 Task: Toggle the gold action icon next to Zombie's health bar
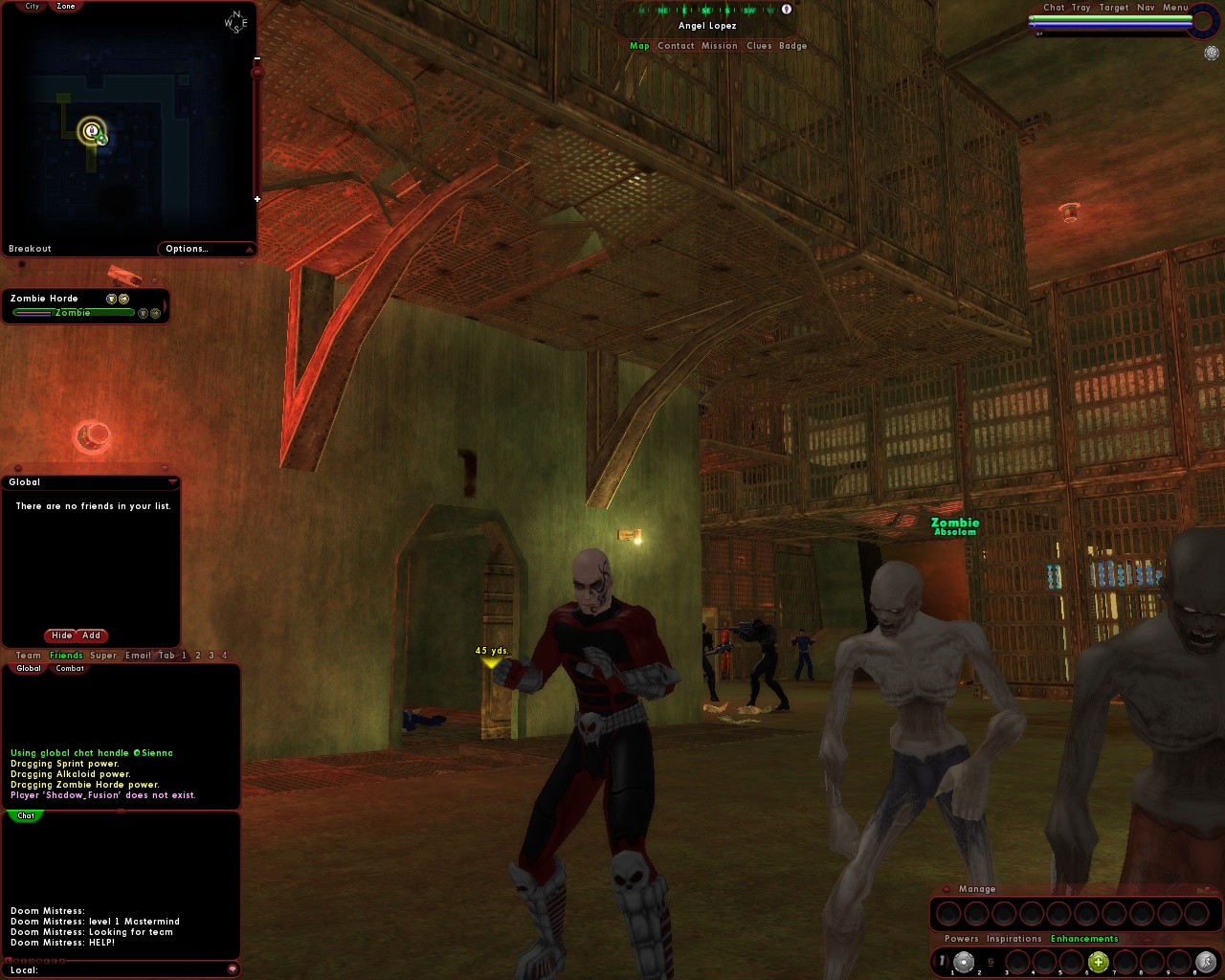point(155,313)
